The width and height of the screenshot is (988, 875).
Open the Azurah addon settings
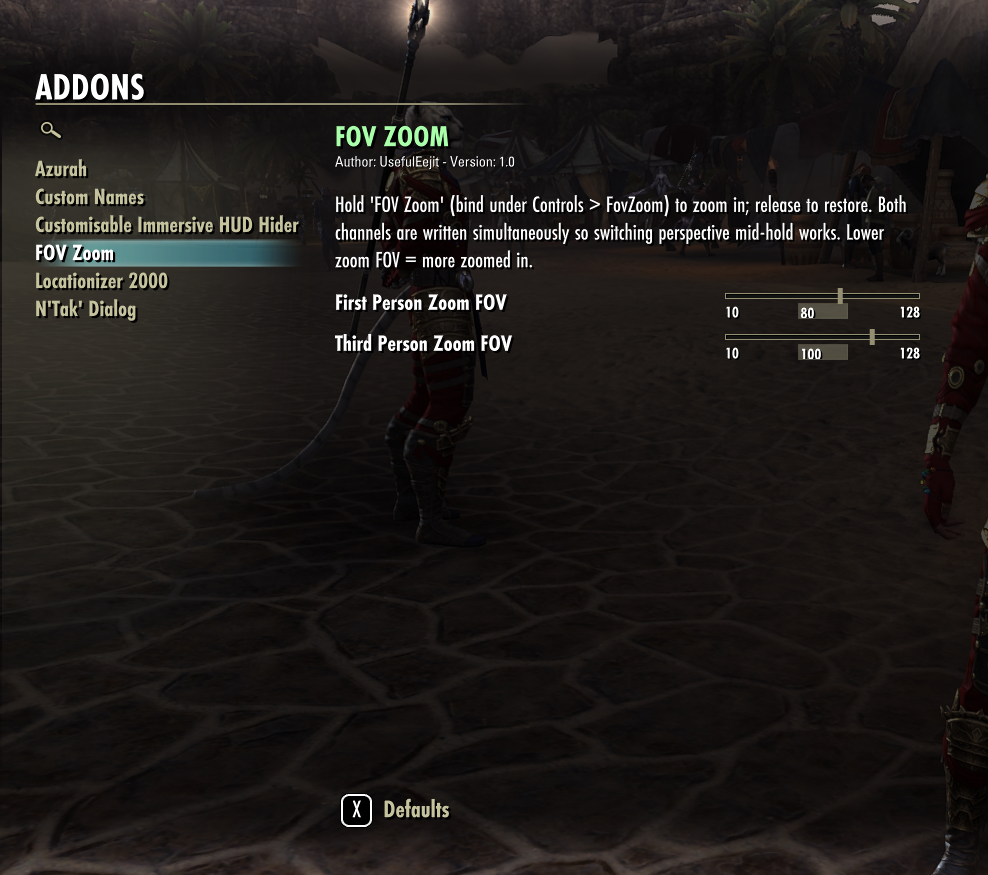click(x=61, y=169)
